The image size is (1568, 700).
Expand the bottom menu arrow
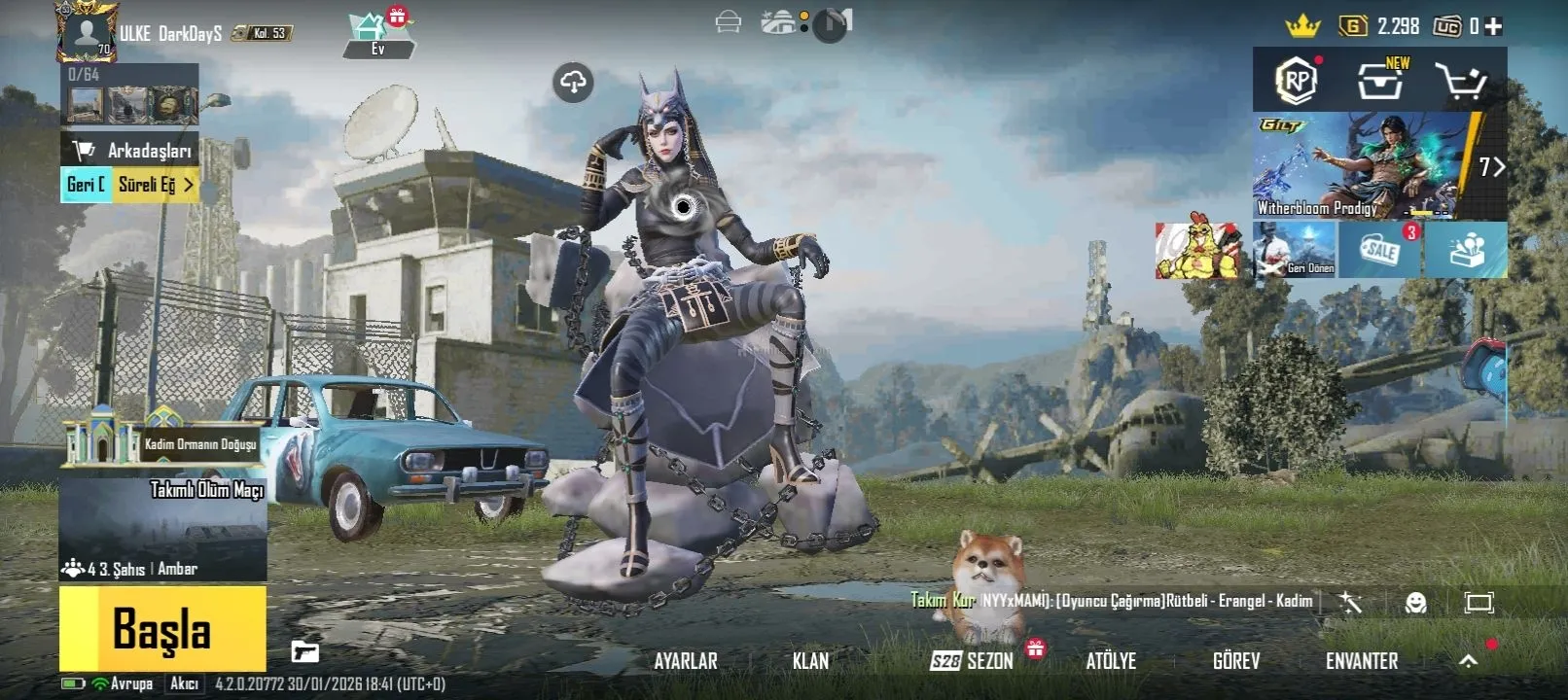(1468, 661)
